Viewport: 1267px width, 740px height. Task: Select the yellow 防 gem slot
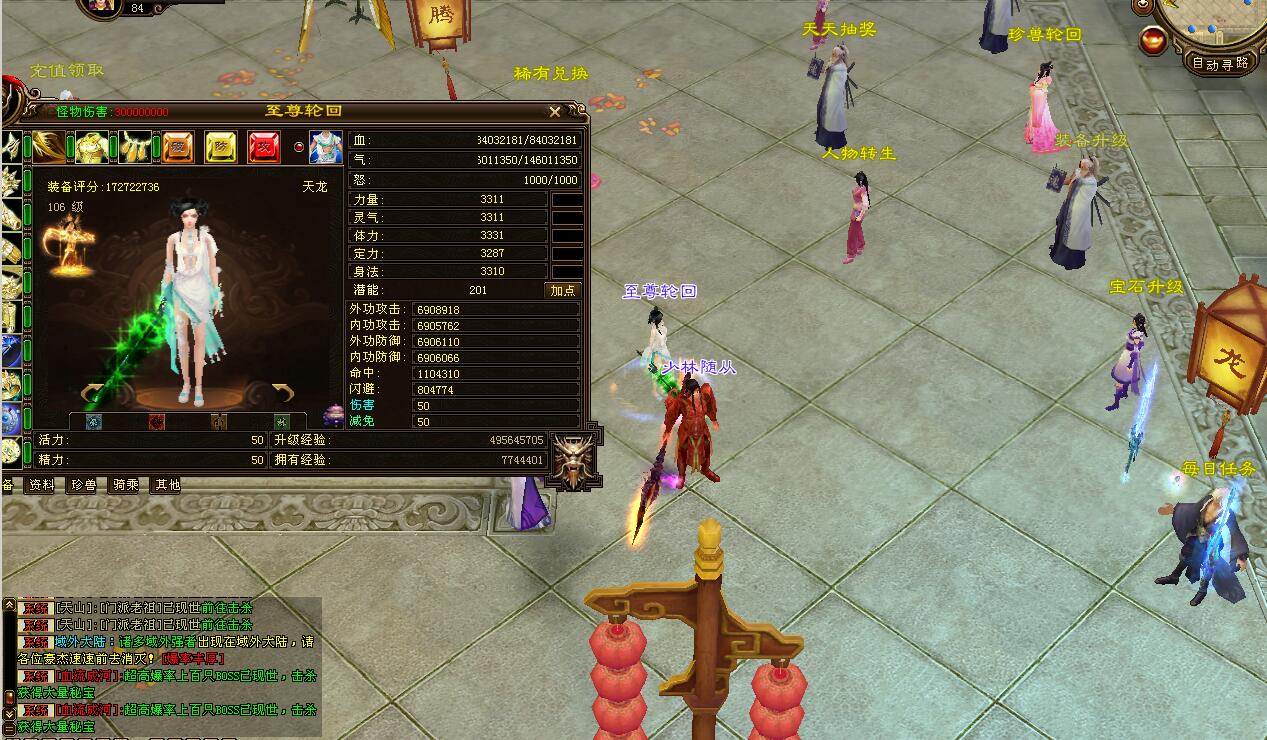[x=221, y=147]
